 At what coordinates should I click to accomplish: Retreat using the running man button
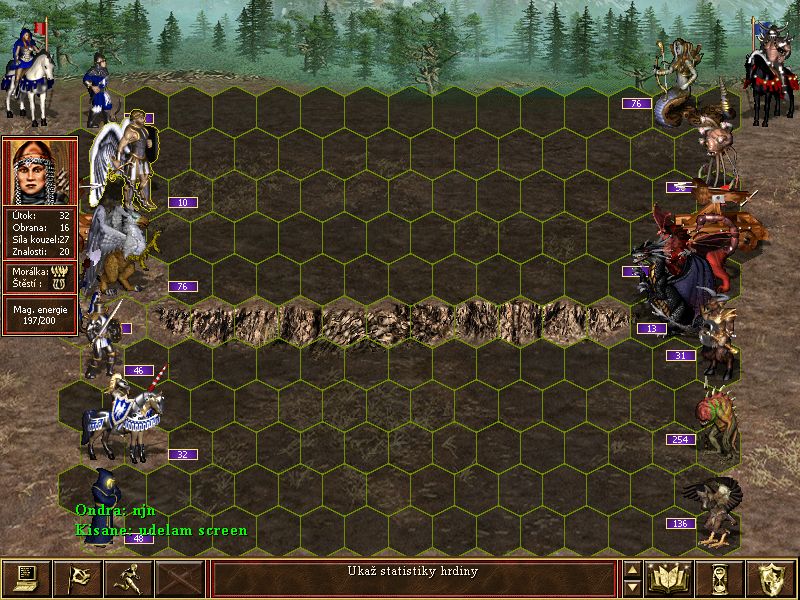click(128, 578)
